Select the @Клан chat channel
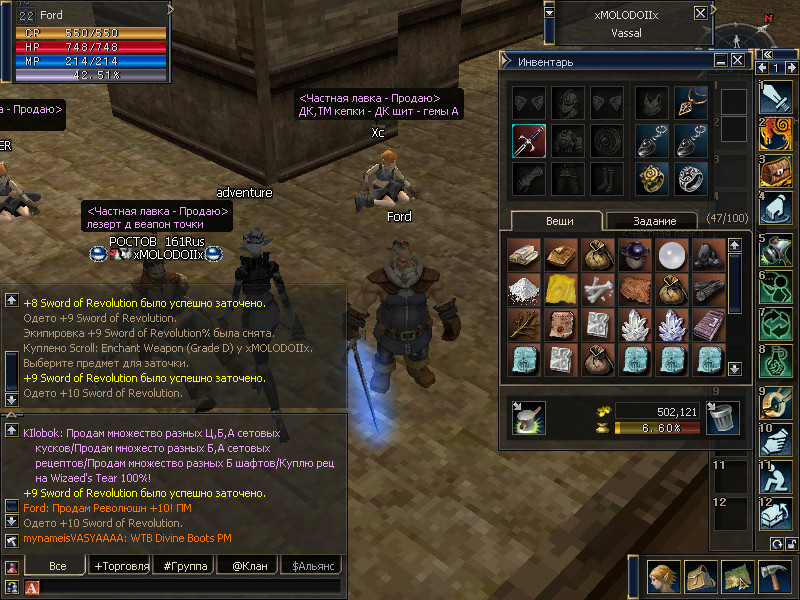 point(247,566)
